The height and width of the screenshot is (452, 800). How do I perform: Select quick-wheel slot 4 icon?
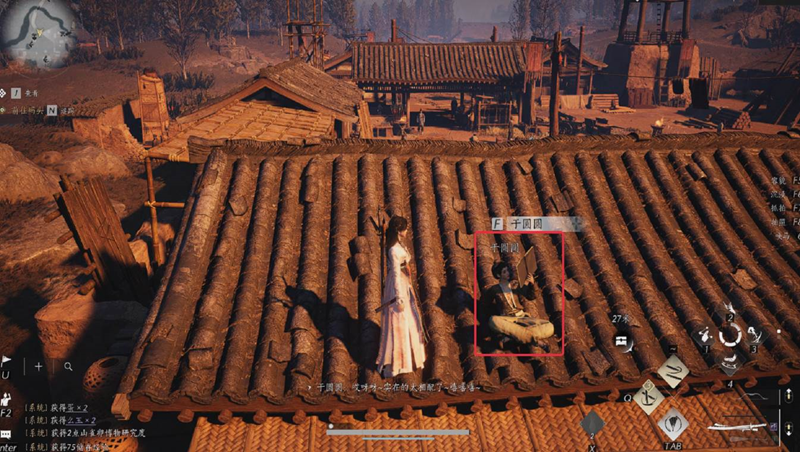coord(731,362)
